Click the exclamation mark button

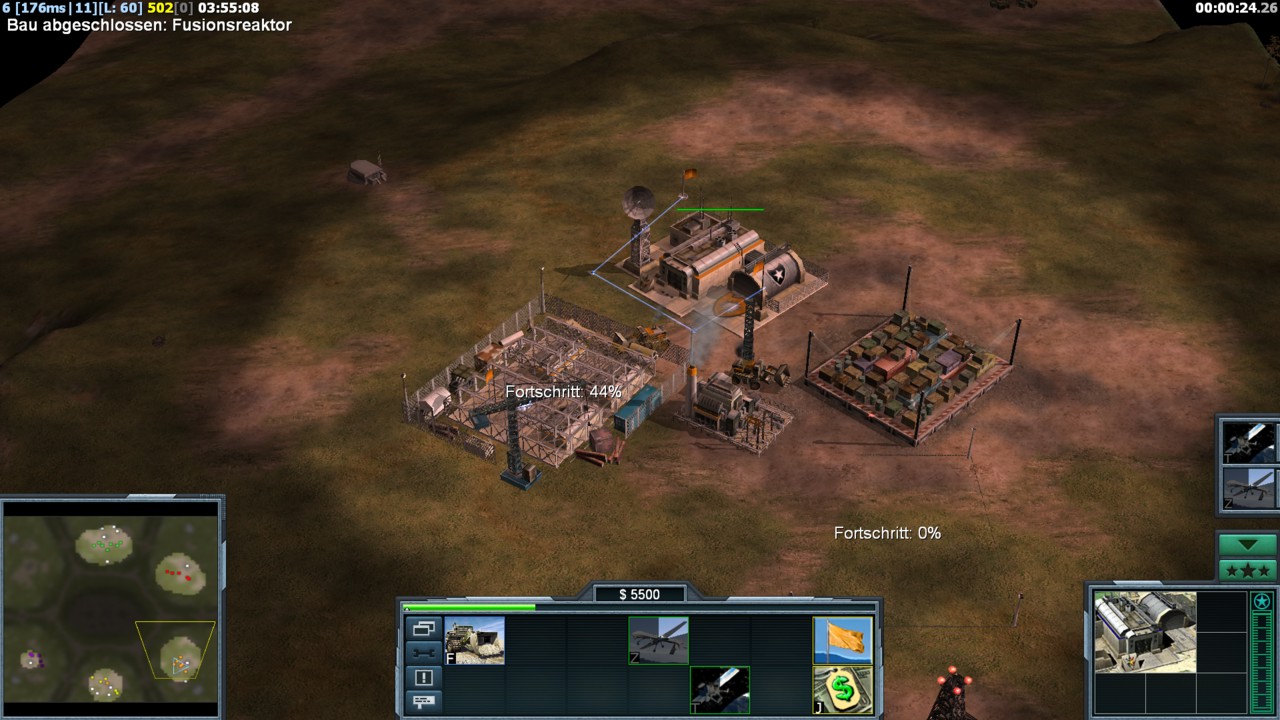point(423,677)
